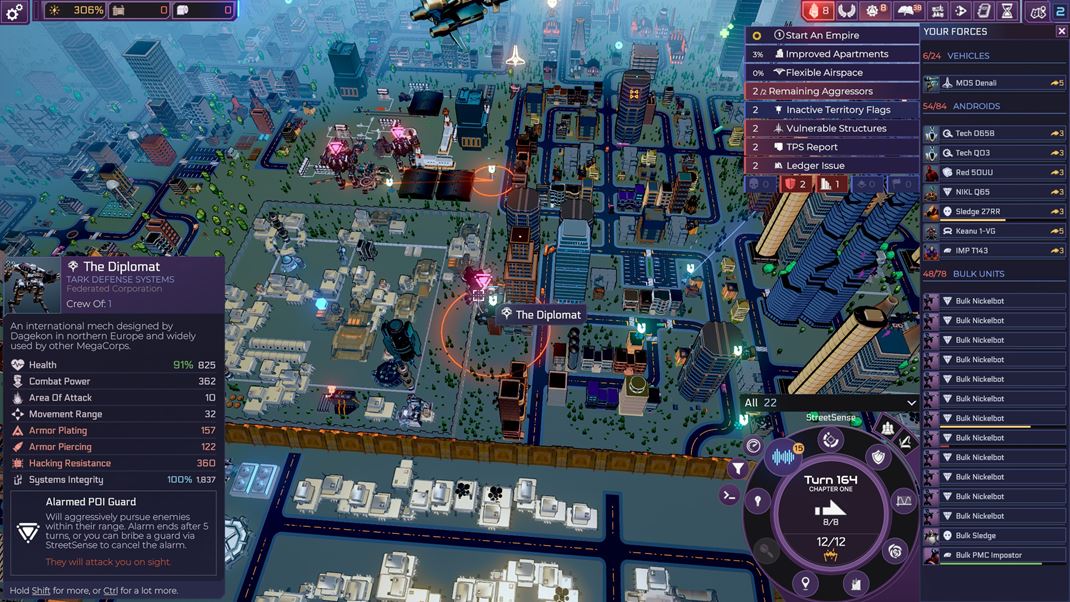View the TPS Report task
1070x602 pixels.
(832, 147)
